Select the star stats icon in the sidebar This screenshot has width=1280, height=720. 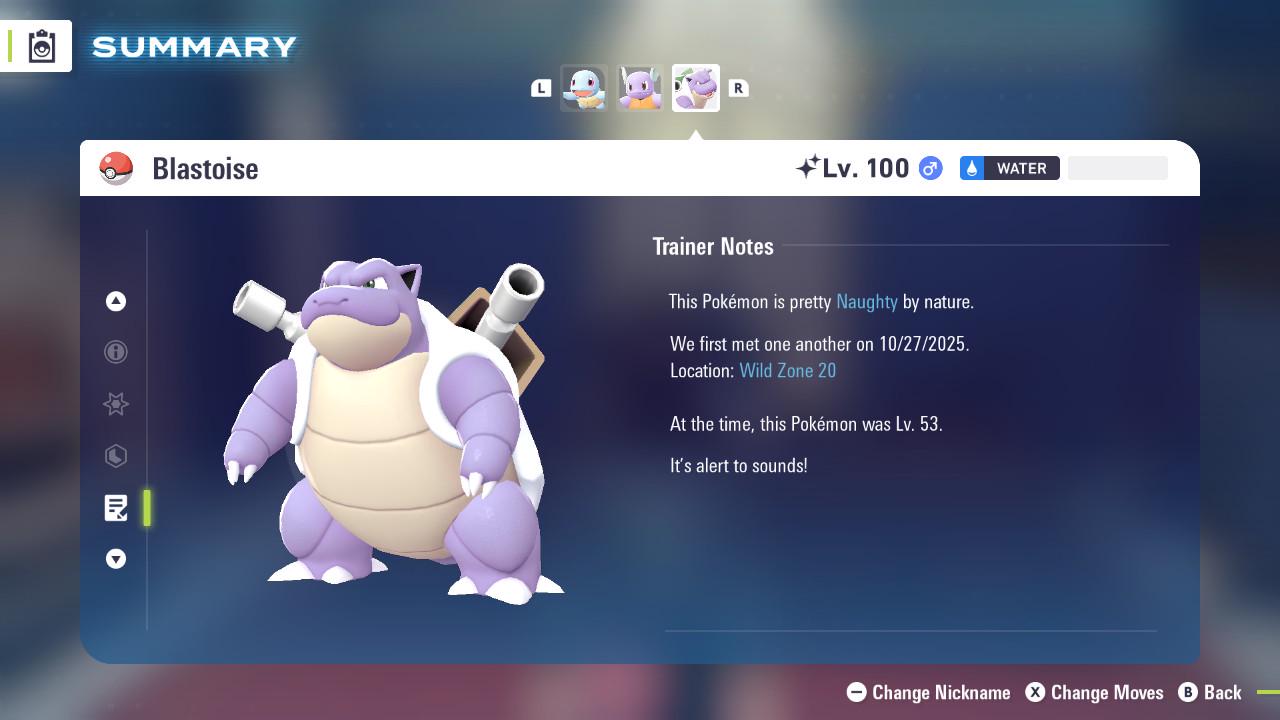pos(115,404)
